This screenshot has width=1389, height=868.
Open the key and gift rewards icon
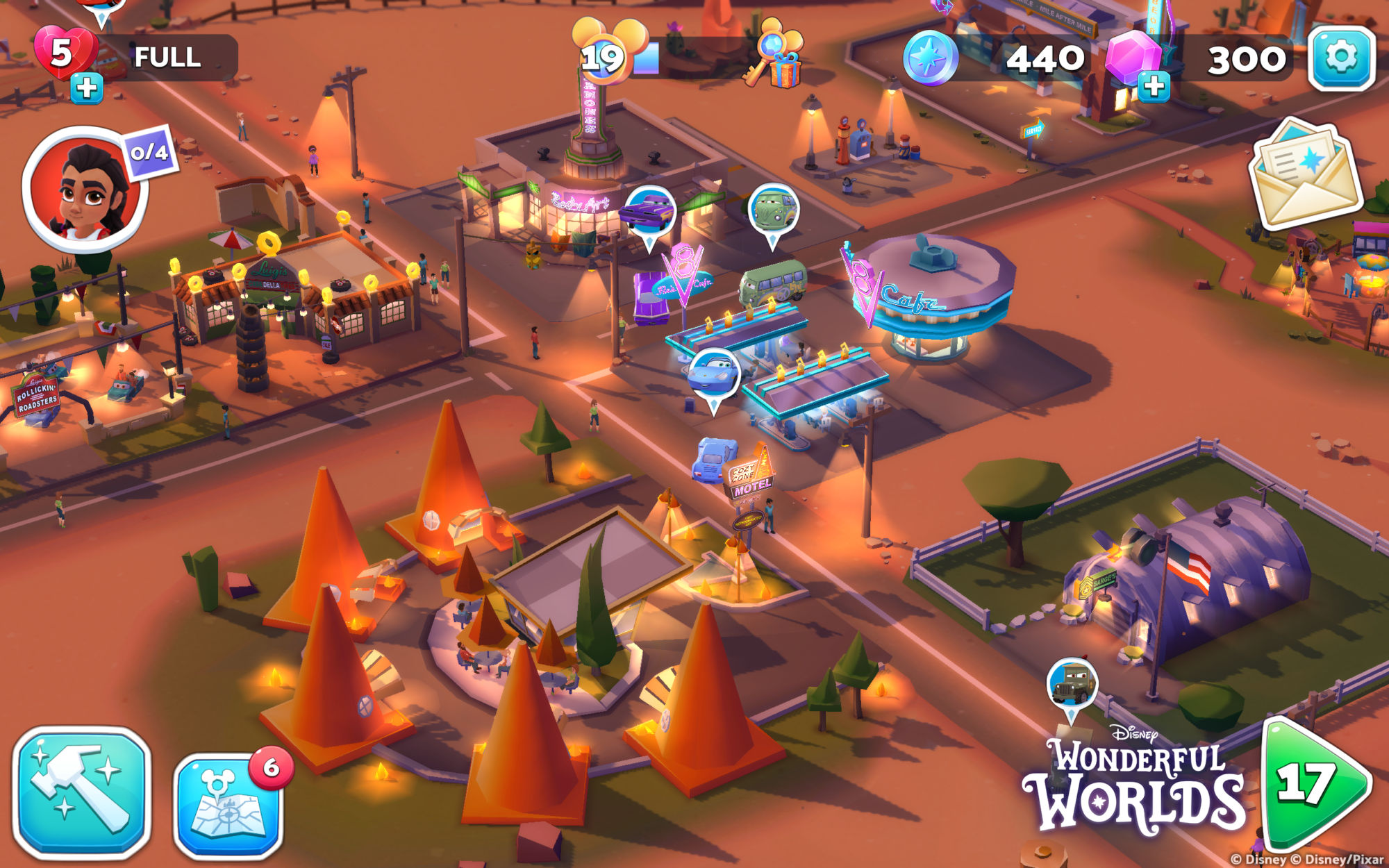click(x=775, y=54)
